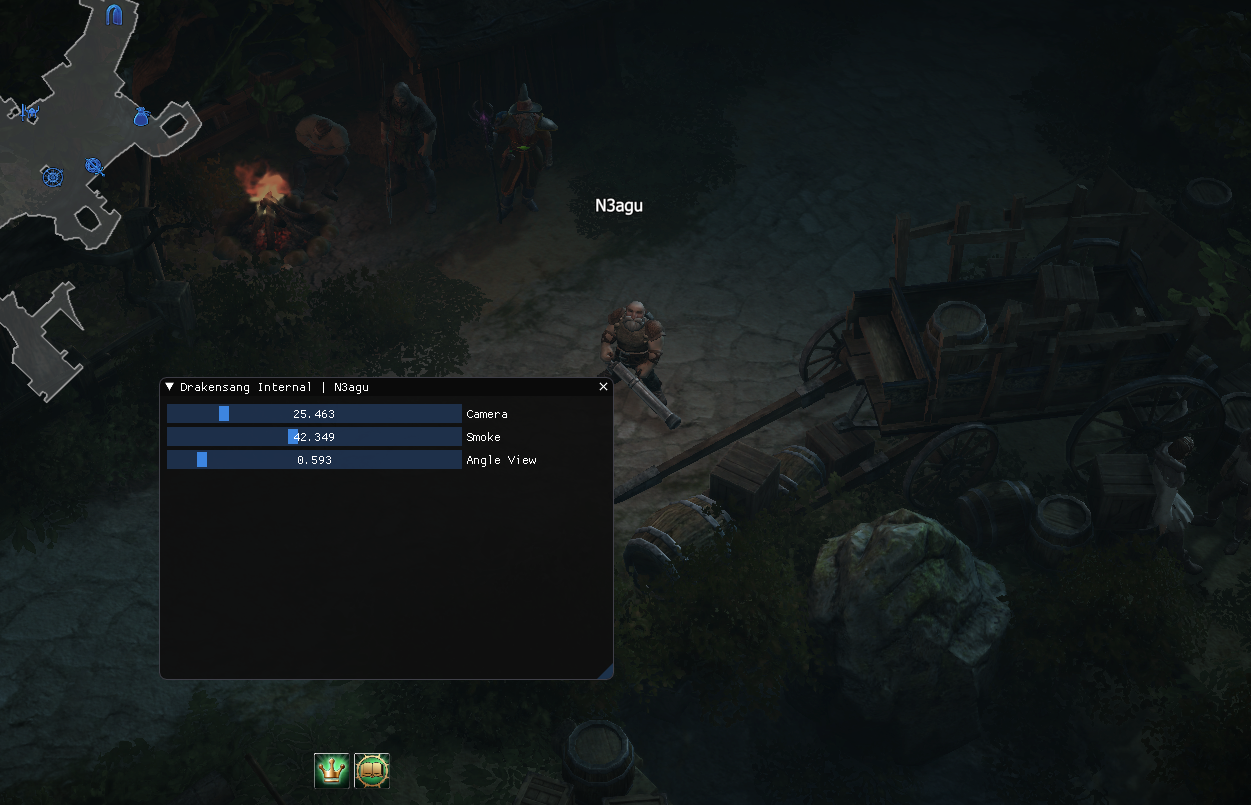Close the Drakensang Internal window
Screen dimensions: 1251x805
point(603,387)
